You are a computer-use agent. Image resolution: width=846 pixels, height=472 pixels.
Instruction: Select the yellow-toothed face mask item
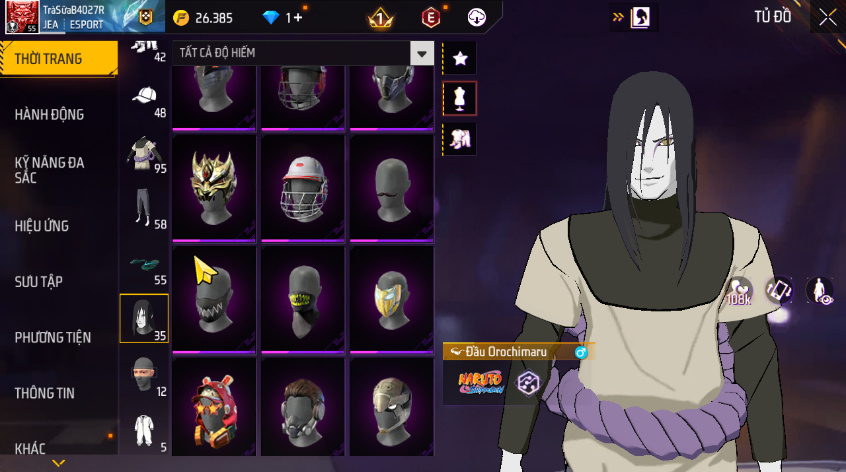[302, 298]
